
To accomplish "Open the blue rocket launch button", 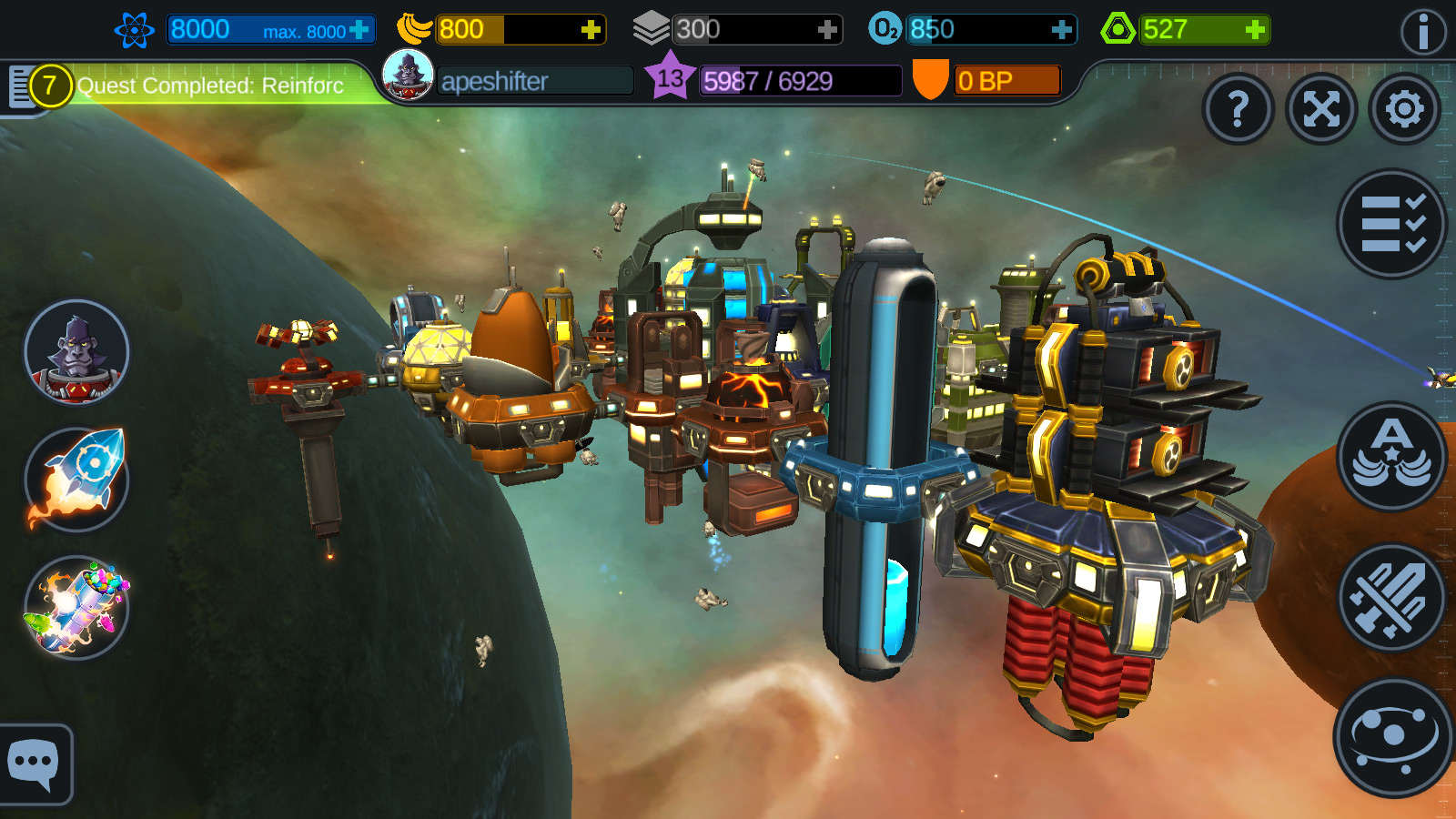I will tap(76, 480).
